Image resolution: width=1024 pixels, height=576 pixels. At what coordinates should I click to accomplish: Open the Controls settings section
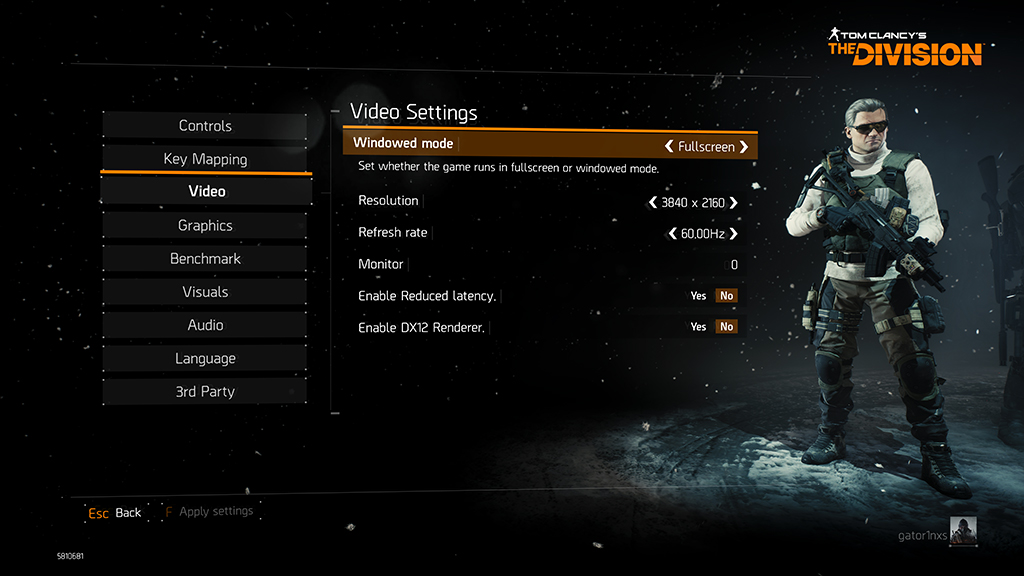205,126
